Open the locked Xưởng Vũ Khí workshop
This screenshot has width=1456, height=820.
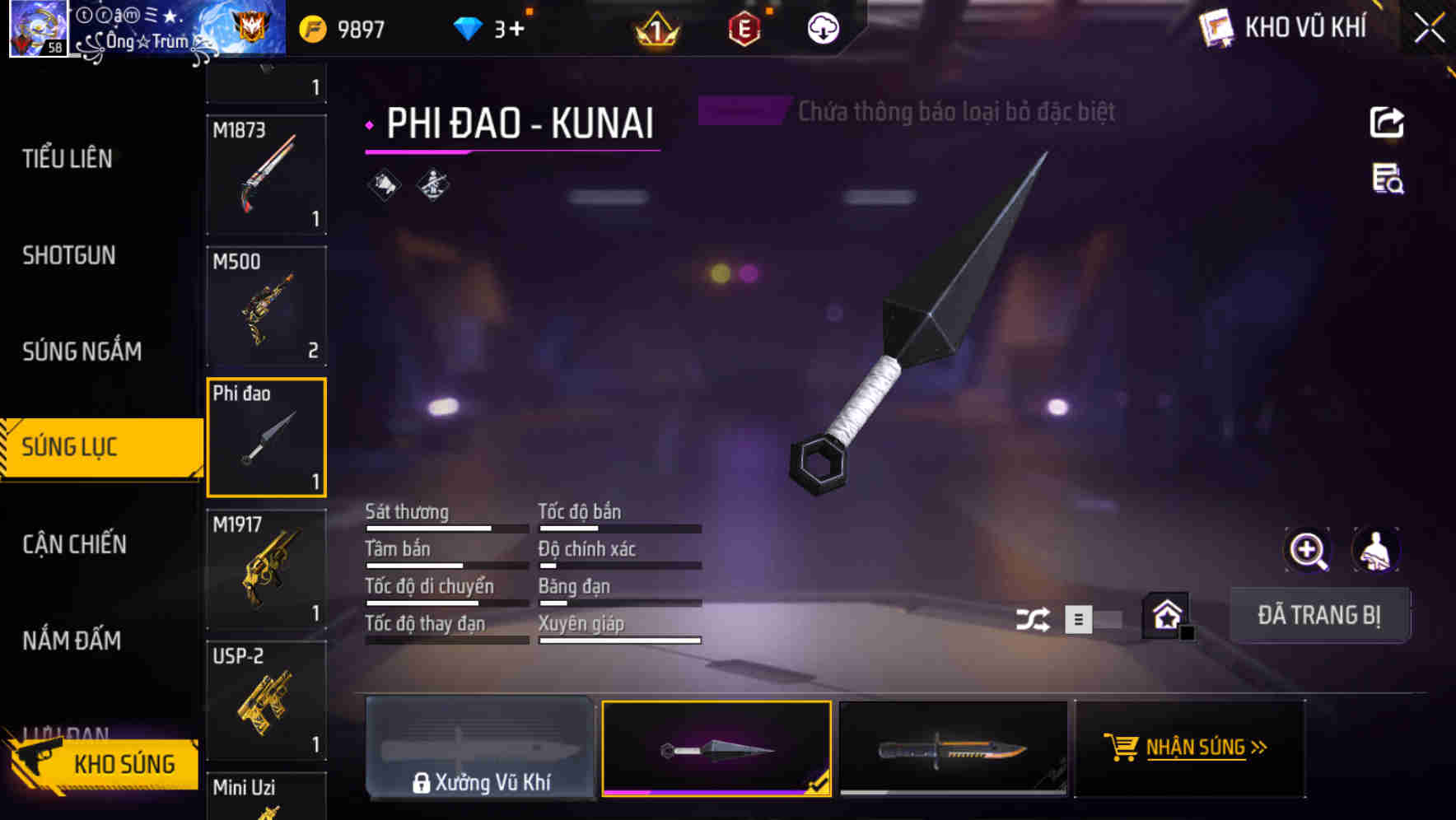pos(480,748)
